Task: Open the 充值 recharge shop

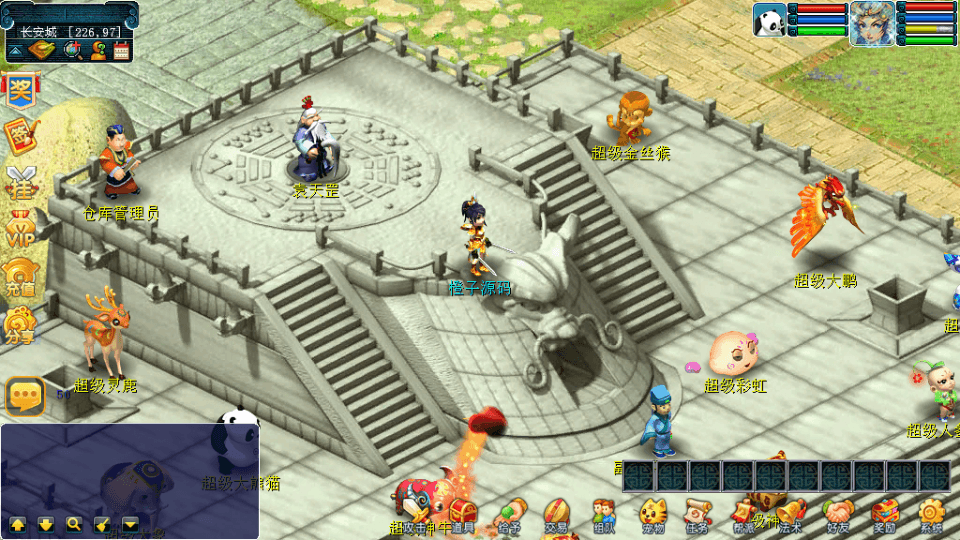Action: 19,277
